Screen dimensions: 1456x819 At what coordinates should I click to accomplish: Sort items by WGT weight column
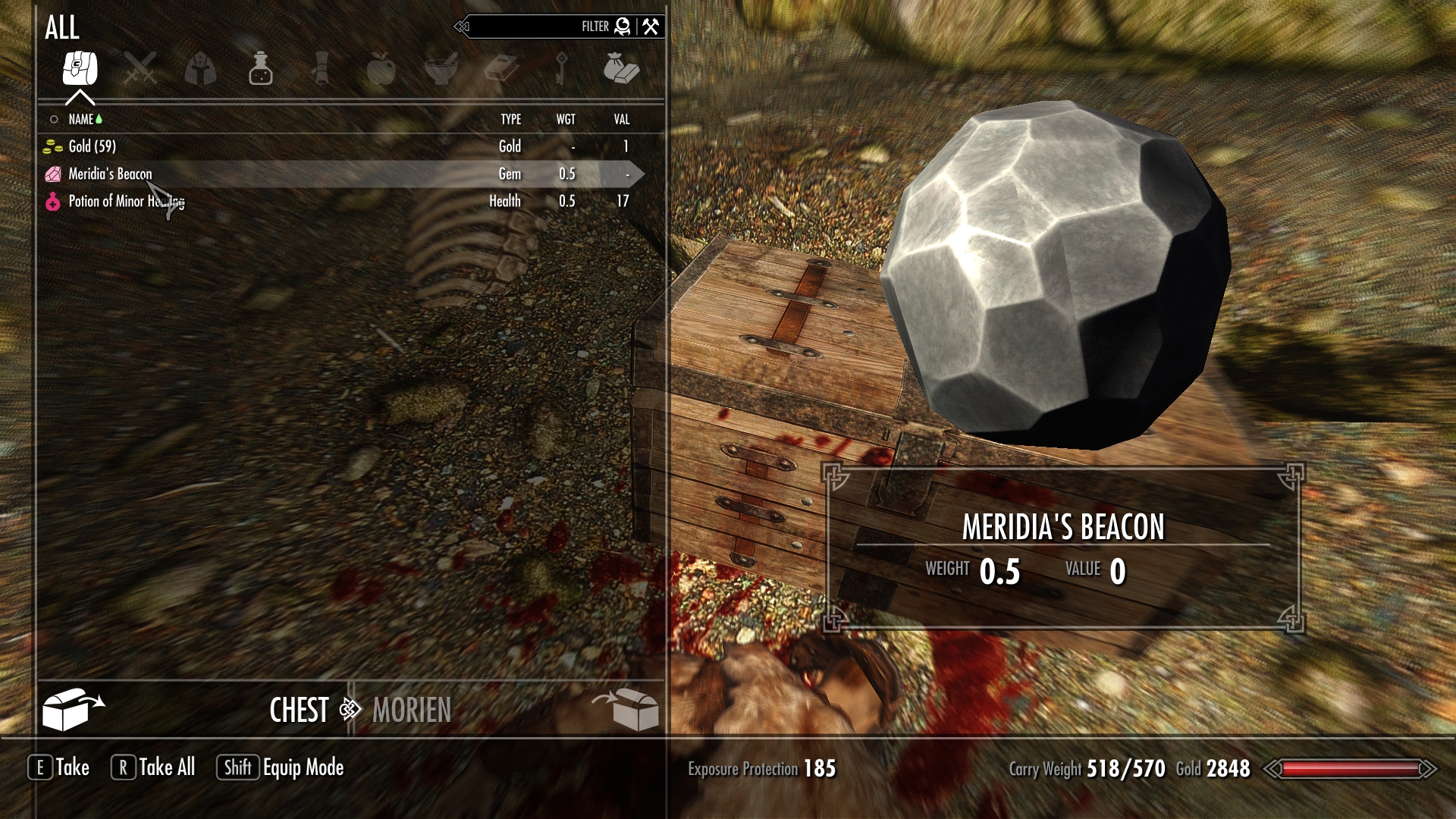(x=566, y=119)
